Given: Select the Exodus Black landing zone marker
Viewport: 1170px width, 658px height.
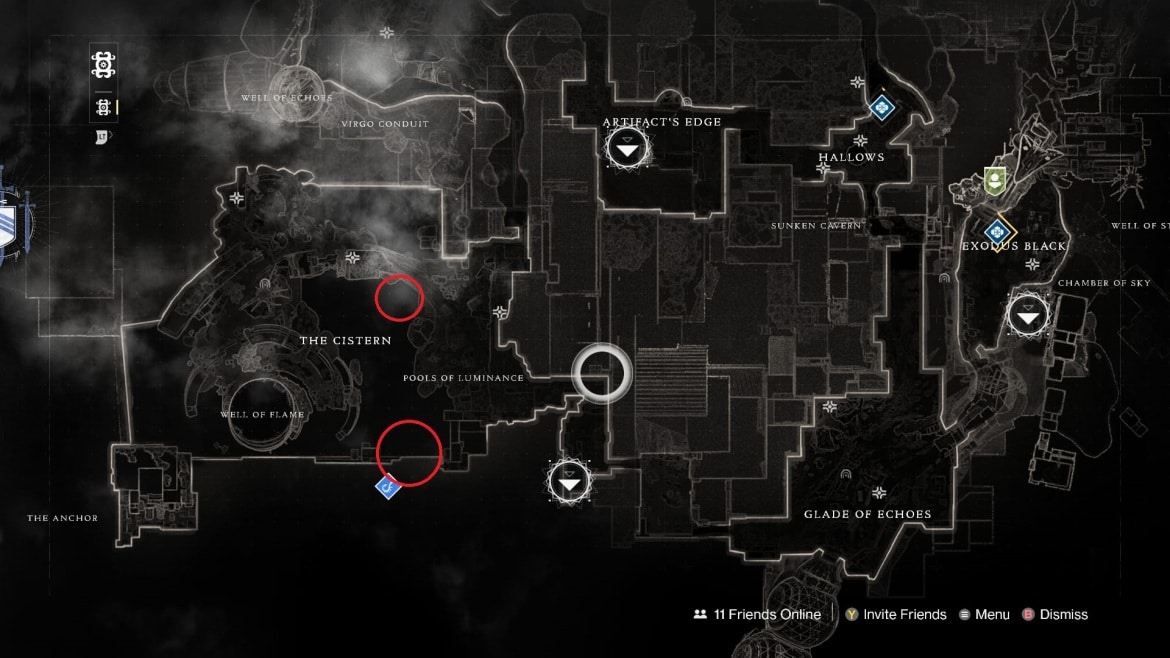Looking at the screenshot, I should tap(1028, 317).
